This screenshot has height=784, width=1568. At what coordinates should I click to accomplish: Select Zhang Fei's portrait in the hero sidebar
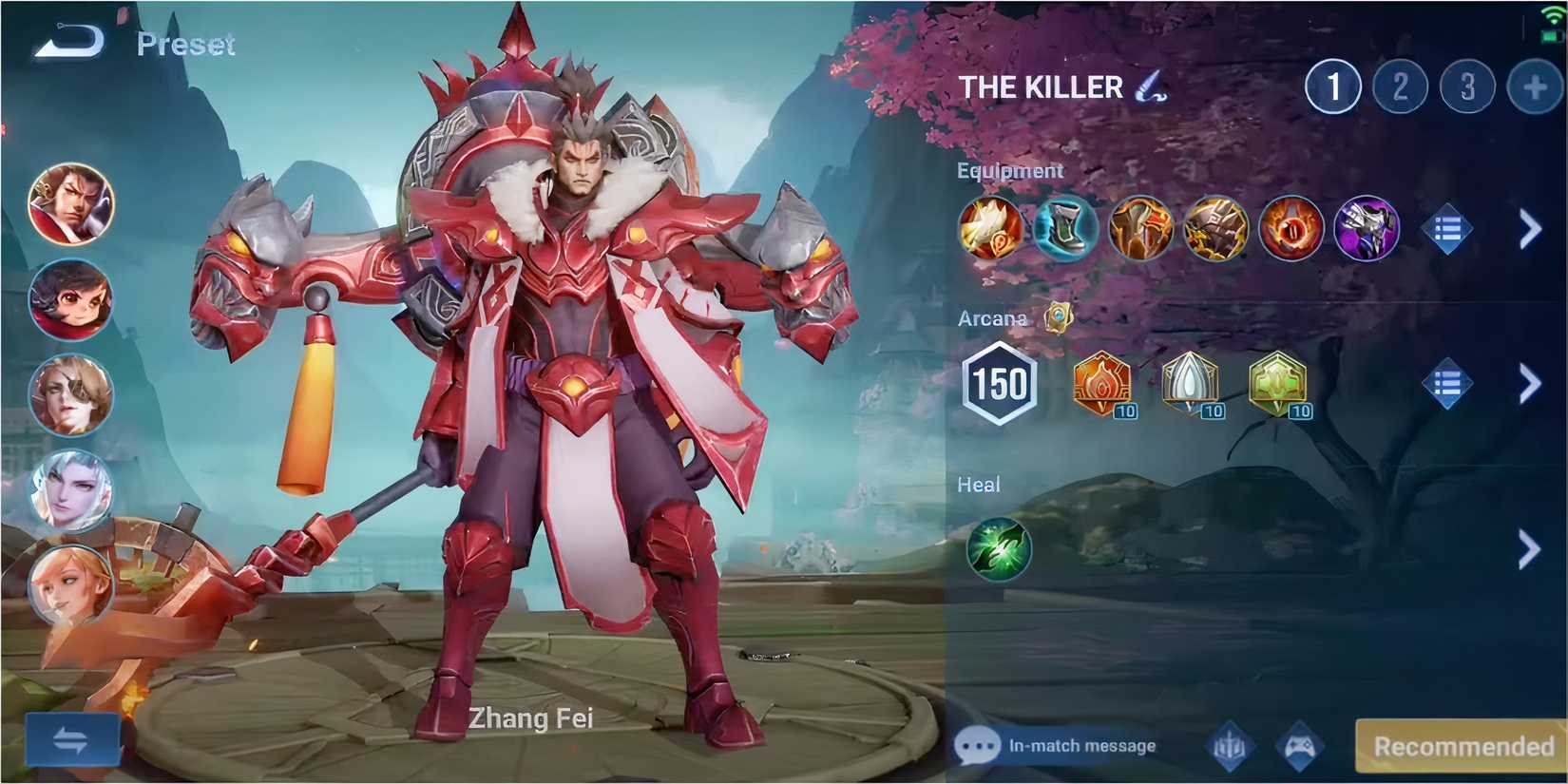71,206
